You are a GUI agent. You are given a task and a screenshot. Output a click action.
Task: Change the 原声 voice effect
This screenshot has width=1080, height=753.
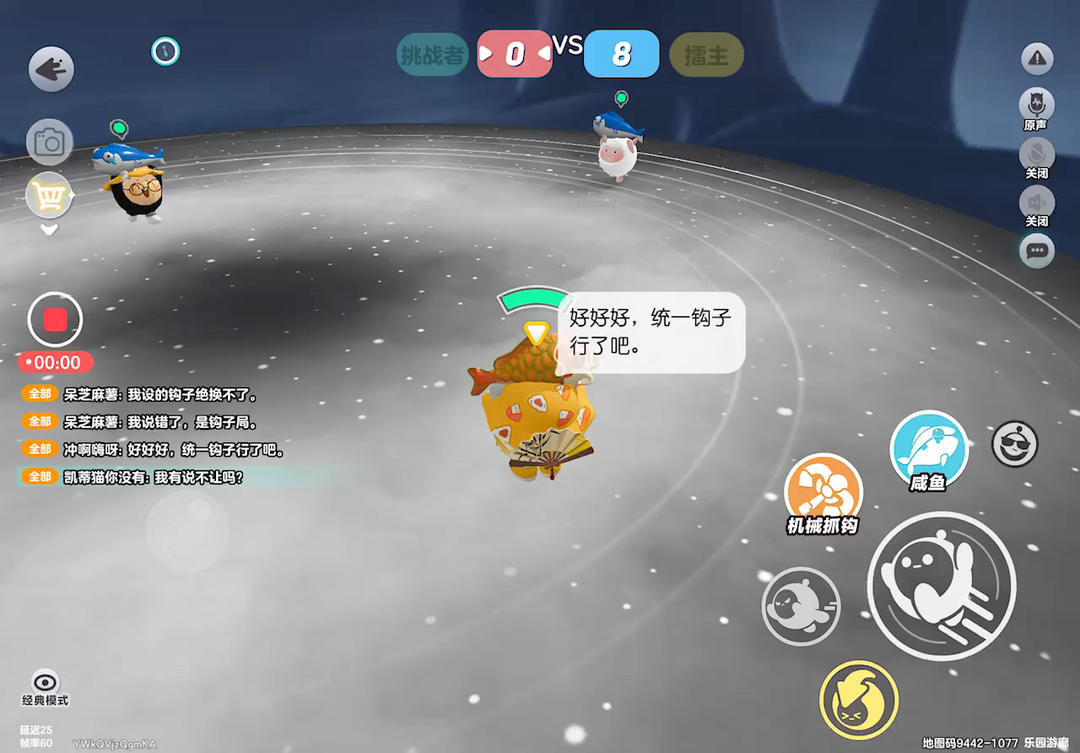point(1037,104)
